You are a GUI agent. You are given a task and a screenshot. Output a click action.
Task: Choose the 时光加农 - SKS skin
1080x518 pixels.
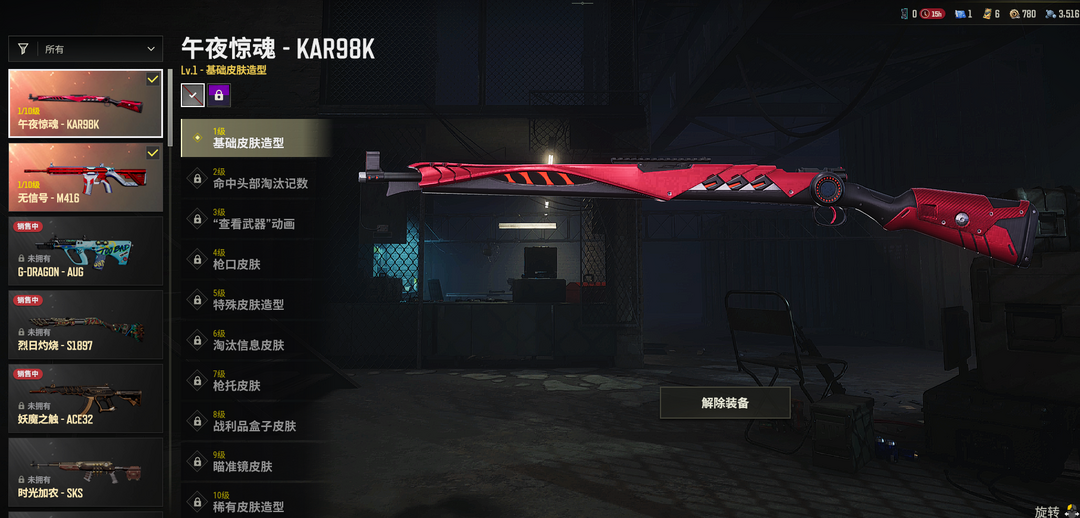pyautogui.click(x=86, y=472)
